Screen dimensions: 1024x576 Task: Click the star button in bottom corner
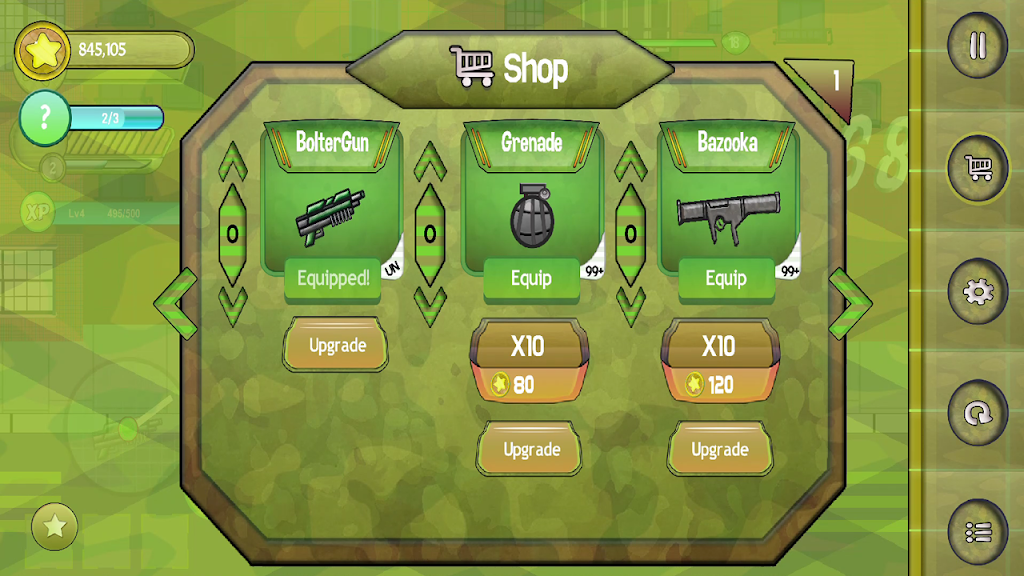pos(55,526)
